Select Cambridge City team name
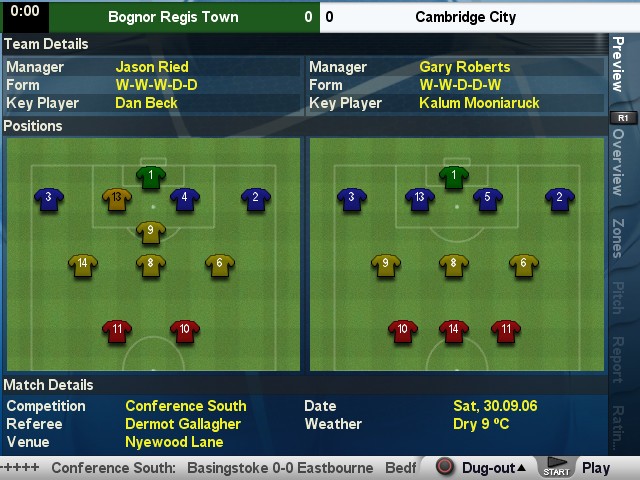The height and width of the screenshot is (480, 640). (x=465, y=17)
